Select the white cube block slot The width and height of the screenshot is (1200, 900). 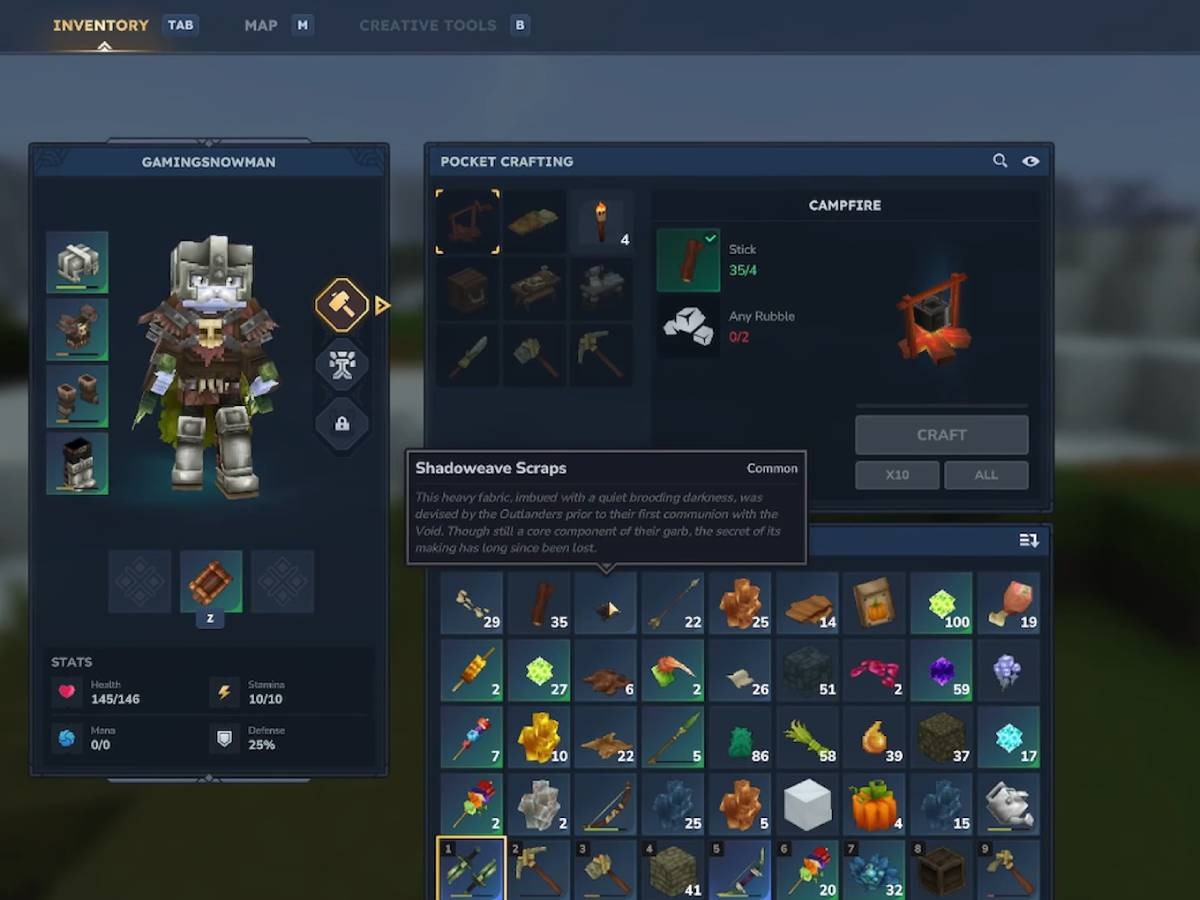(x=807, y=804)
